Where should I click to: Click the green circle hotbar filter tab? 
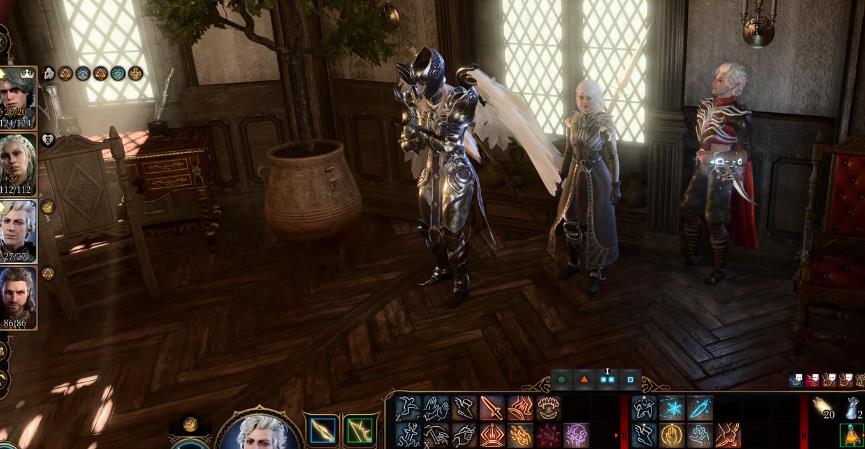[x=561, y=380]
